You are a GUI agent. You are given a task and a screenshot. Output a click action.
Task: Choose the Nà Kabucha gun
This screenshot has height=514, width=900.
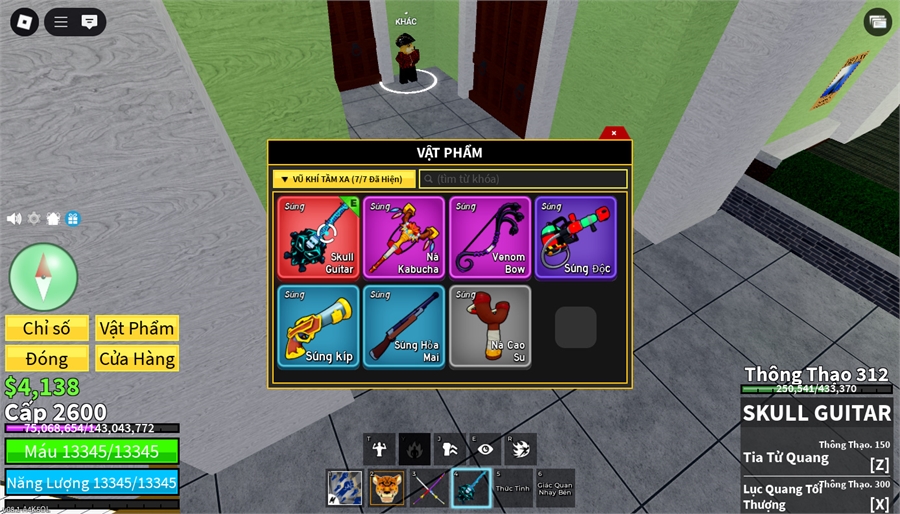point(405,237)
